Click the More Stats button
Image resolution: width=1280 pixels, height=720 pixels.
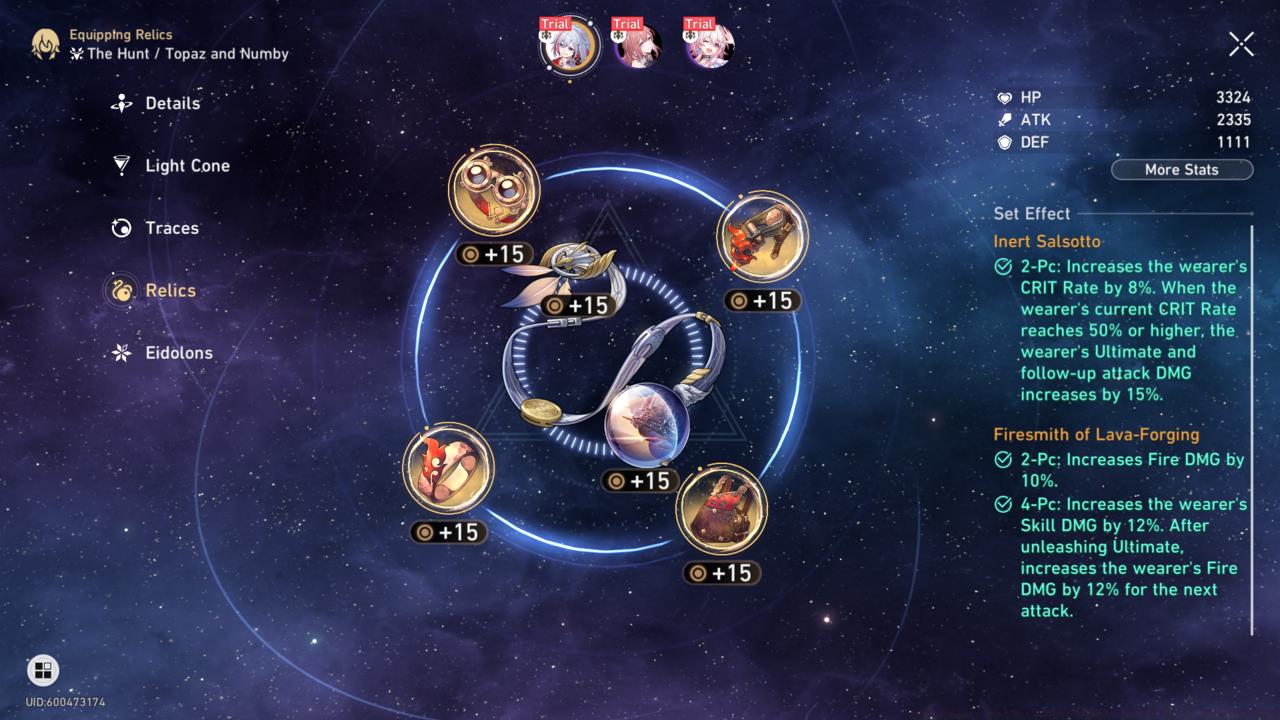(1181, 170)
